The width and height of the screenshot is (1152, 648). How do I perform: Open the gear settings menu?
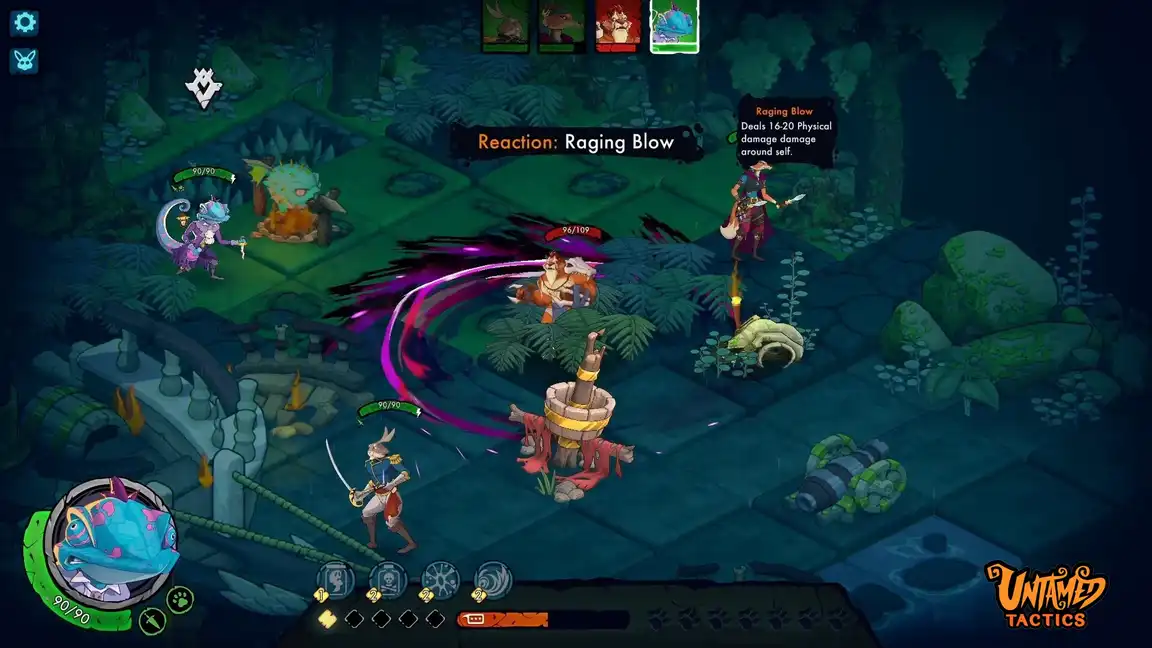coord(24,22)
